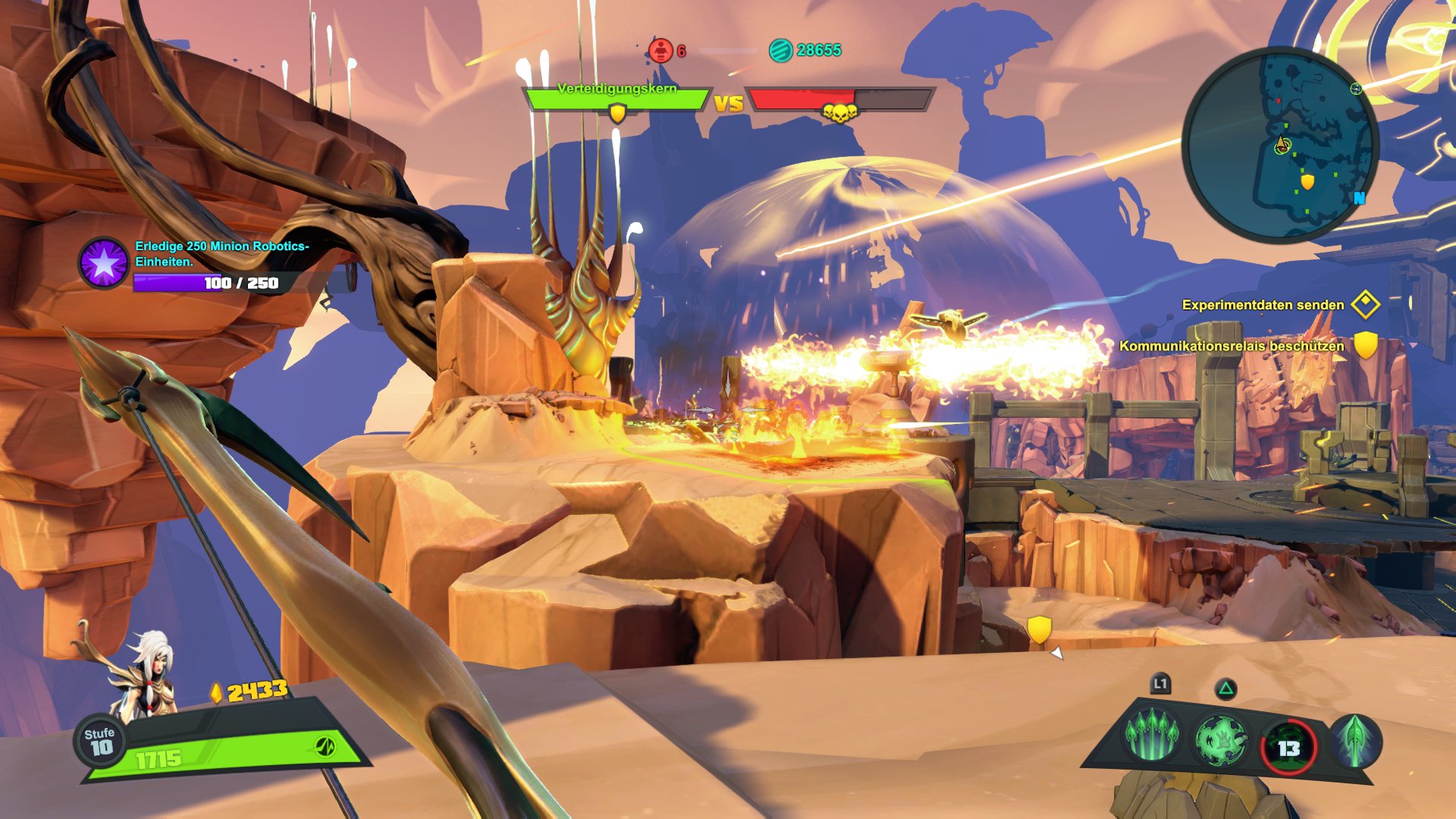Screen dimensions: 1456x819
Task: Click the shield icon under the Verteidigungskern bar
Action: point(617,114)
